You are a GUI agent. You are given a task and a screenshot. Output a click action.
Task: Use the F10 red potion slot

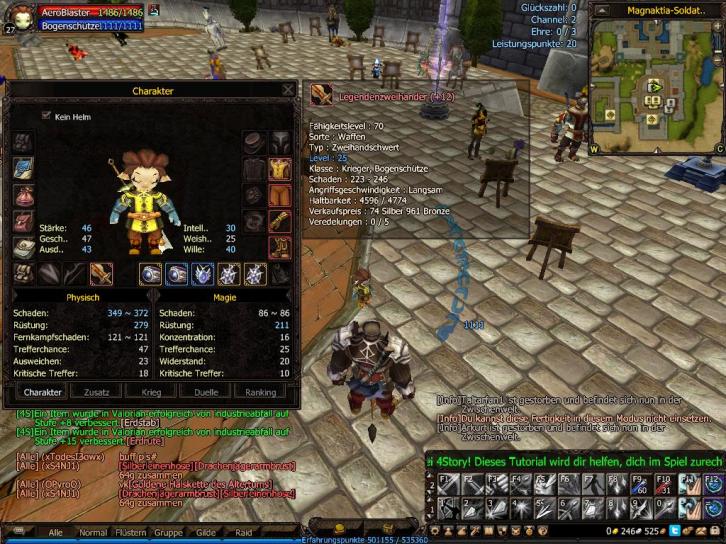tap(663, 484)
